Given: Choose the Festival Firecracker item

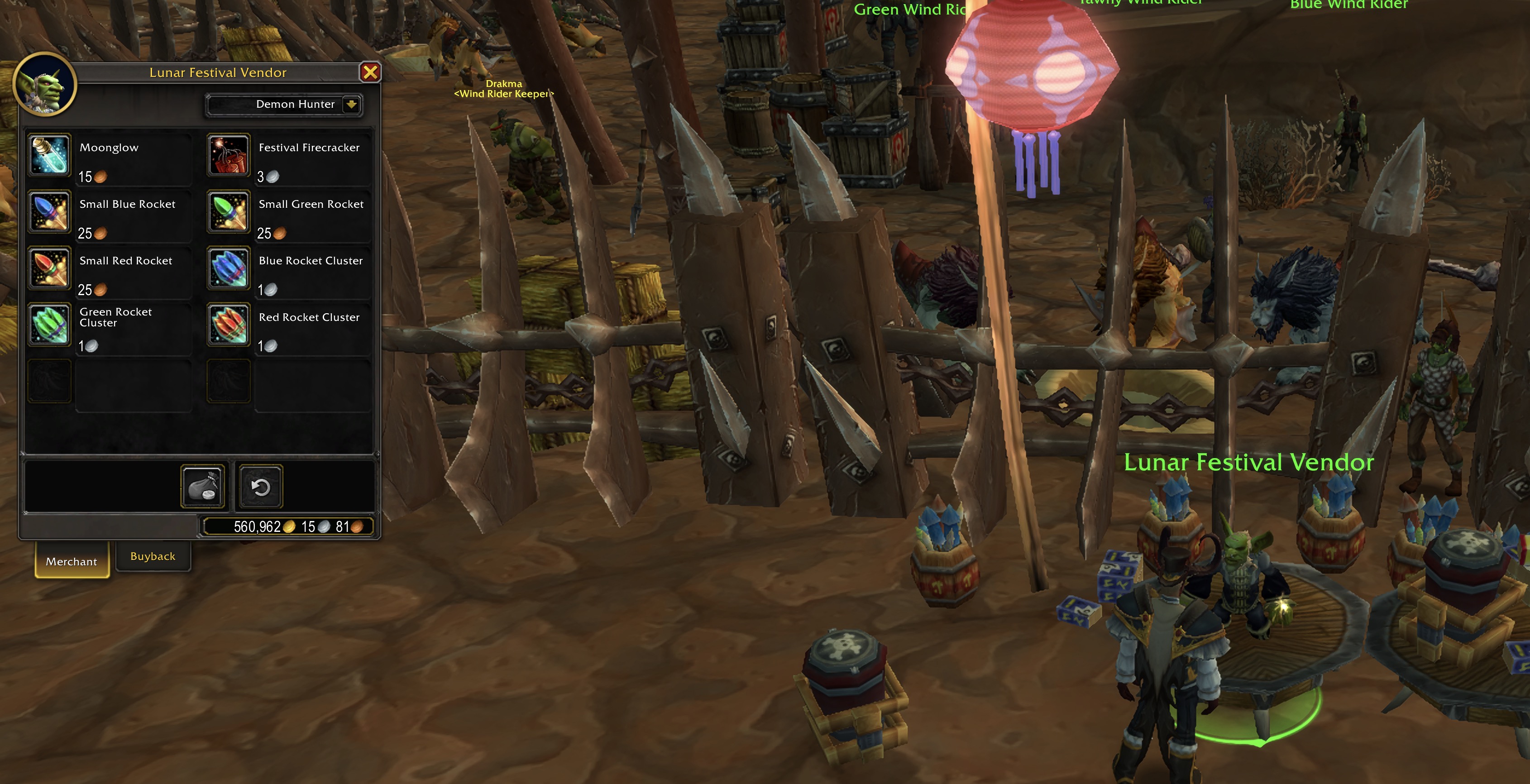Looking at the screenshot, I should point(229,155).
